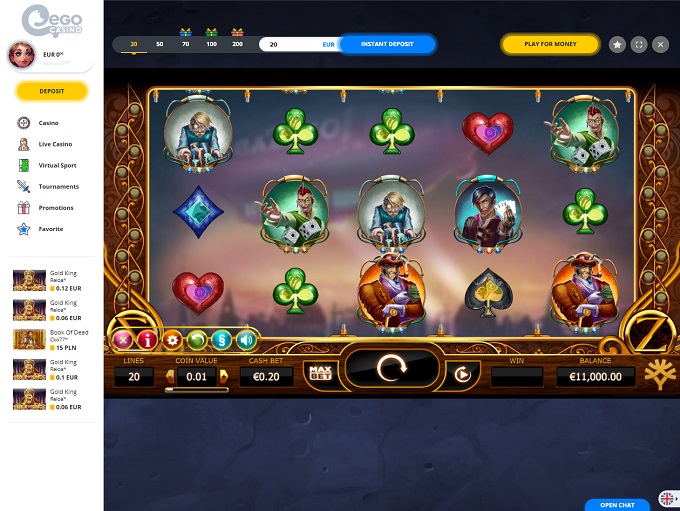Choose Play For Money
680x511 pixels.
549,44
